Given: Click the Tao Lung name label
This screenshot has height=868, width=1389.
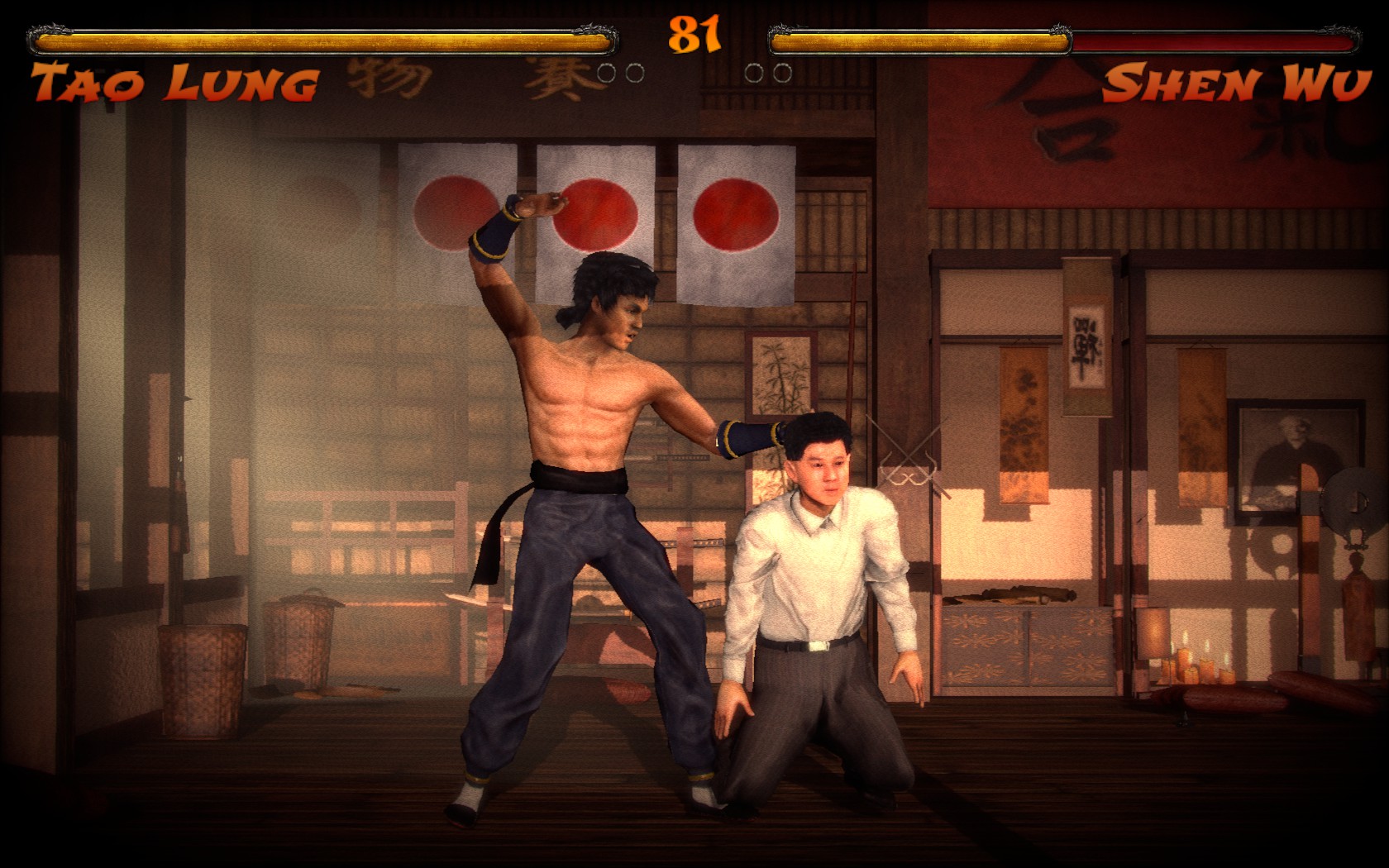Looking at the screenshot, I should pos(174,79).
